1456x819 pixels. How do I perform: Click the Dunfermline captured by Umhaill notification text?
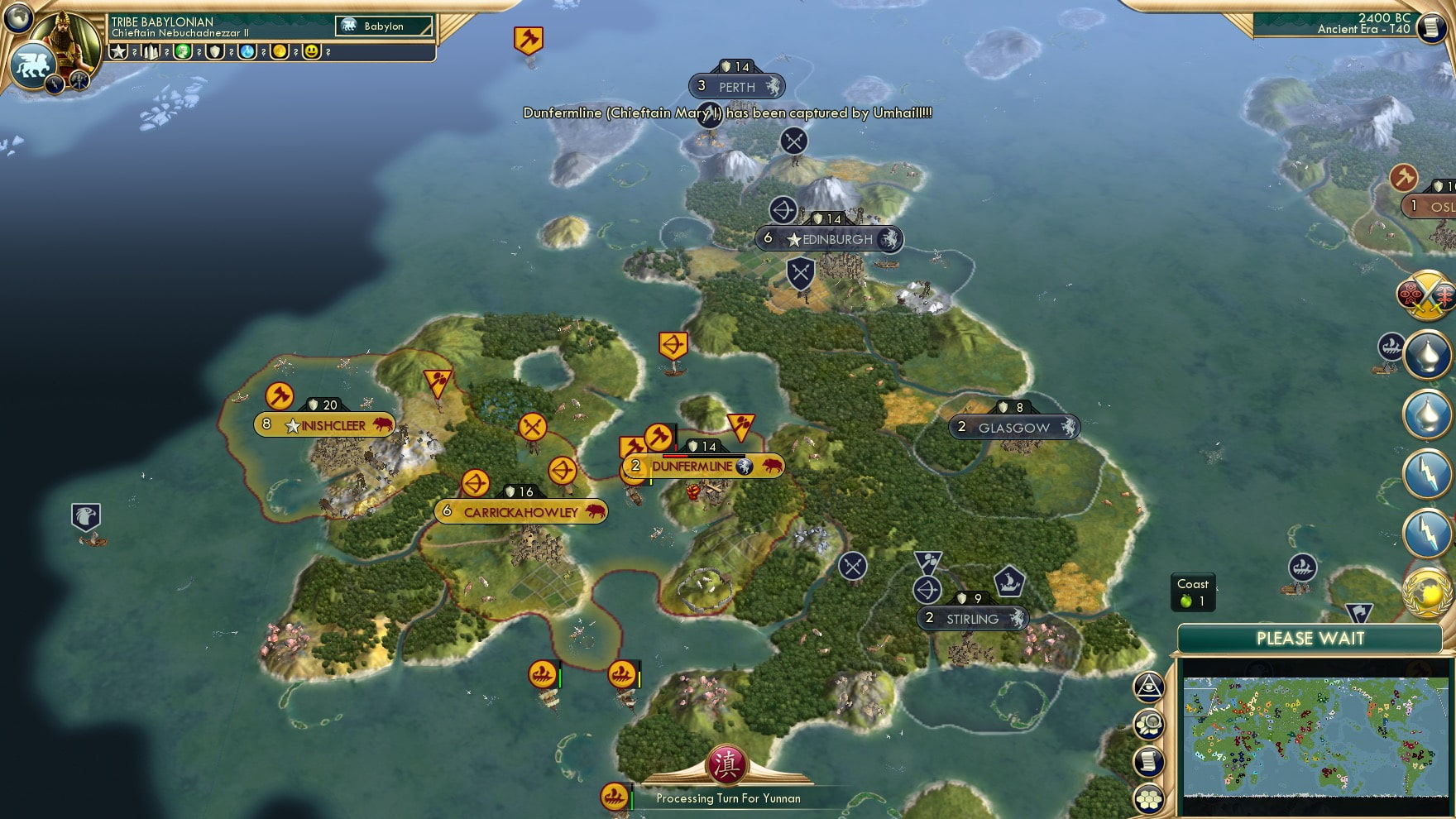pos(726,115)
